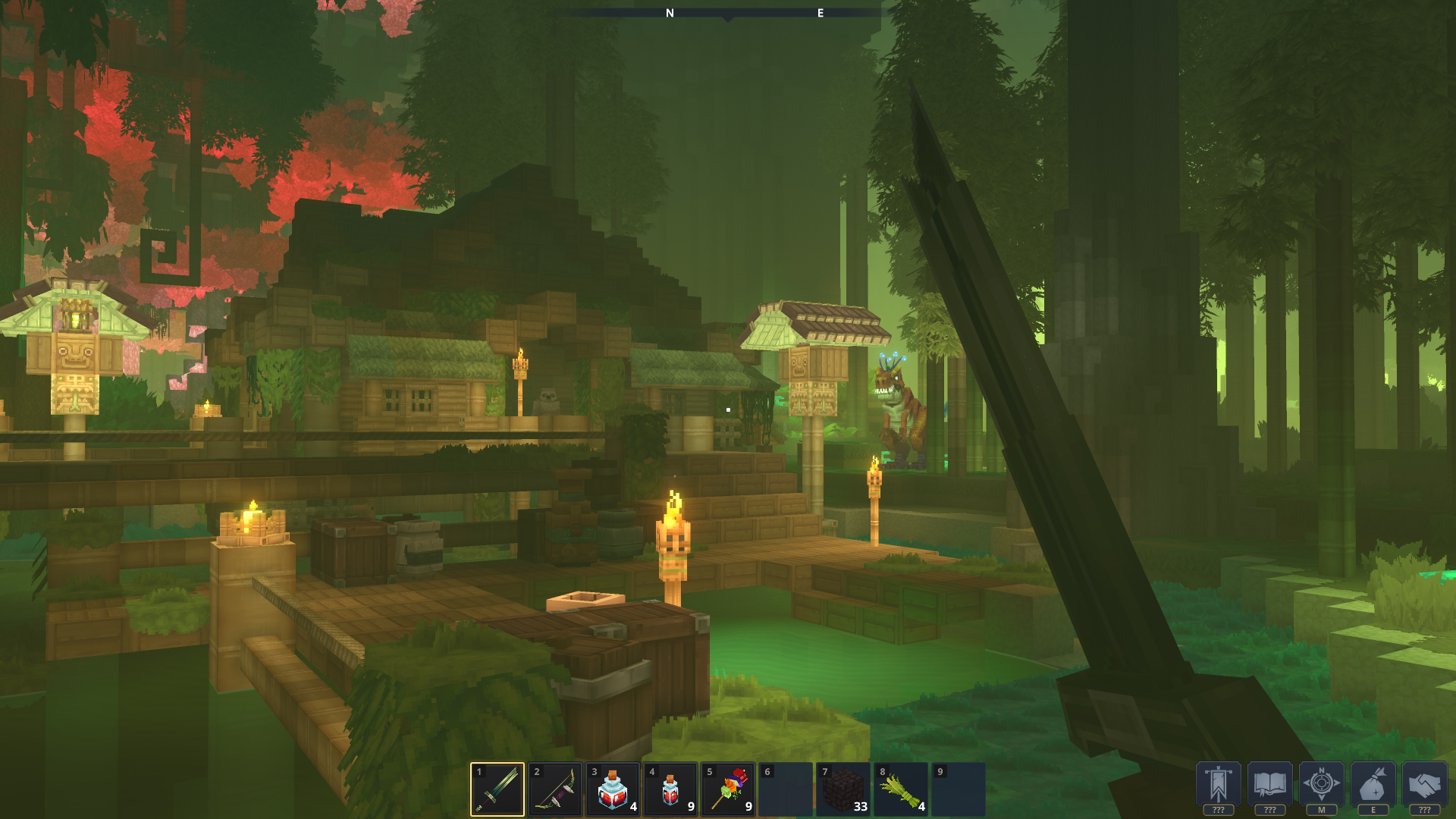Select the dark stone block in slot 7
The width and height of the screenshot is (1456, 819).
coord(844,788)
